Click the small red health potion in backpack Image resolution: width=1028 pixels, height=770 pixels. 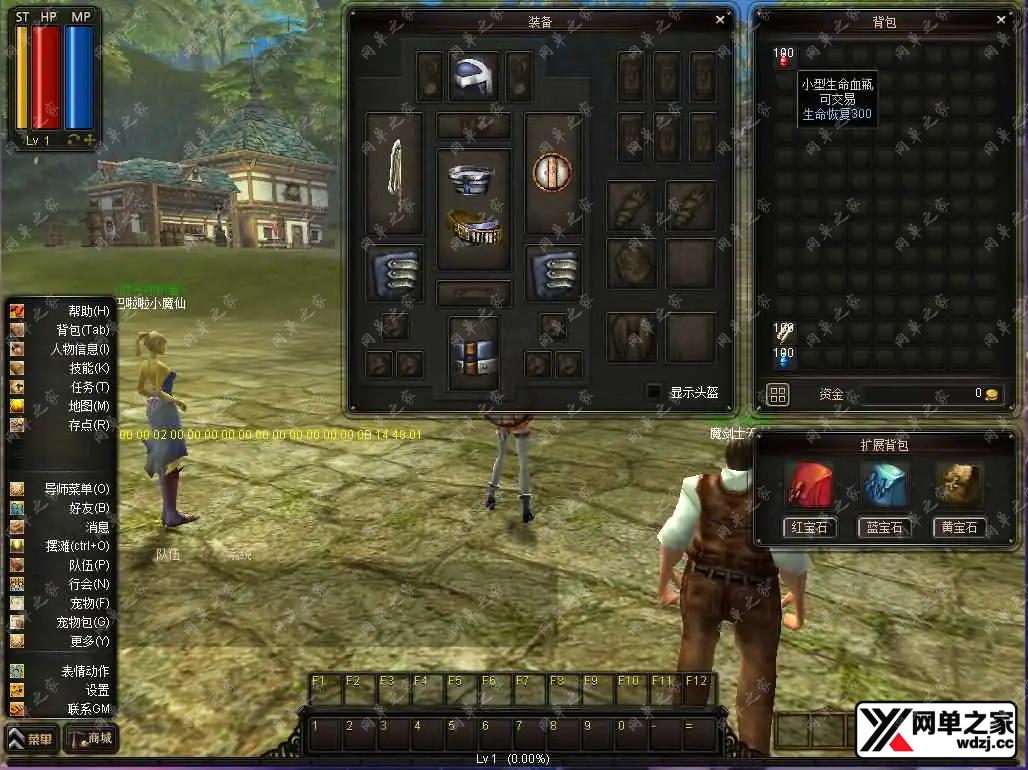(783, 59)
